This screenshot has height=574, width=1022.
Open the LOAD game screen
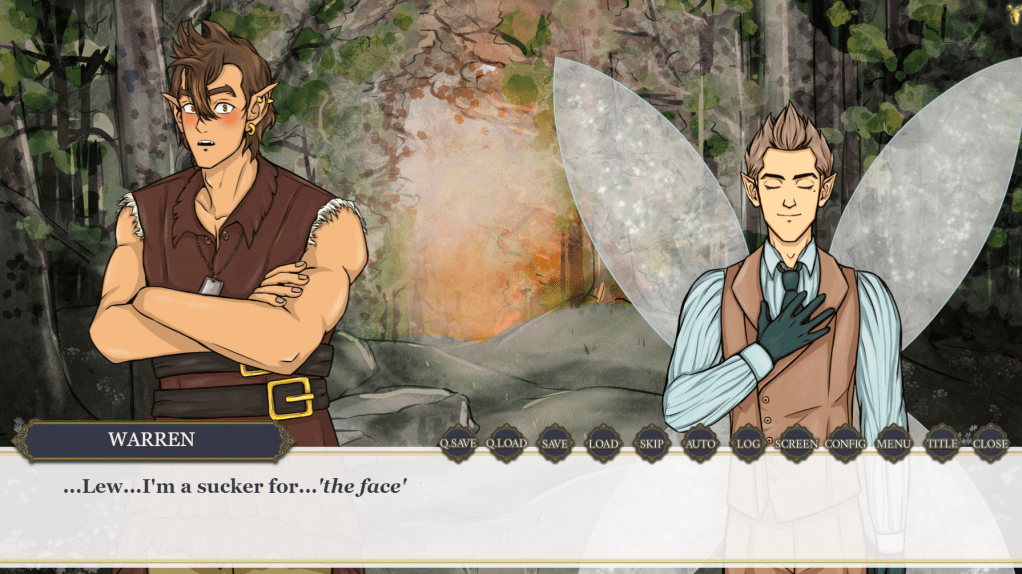click(x=603, y=443)
